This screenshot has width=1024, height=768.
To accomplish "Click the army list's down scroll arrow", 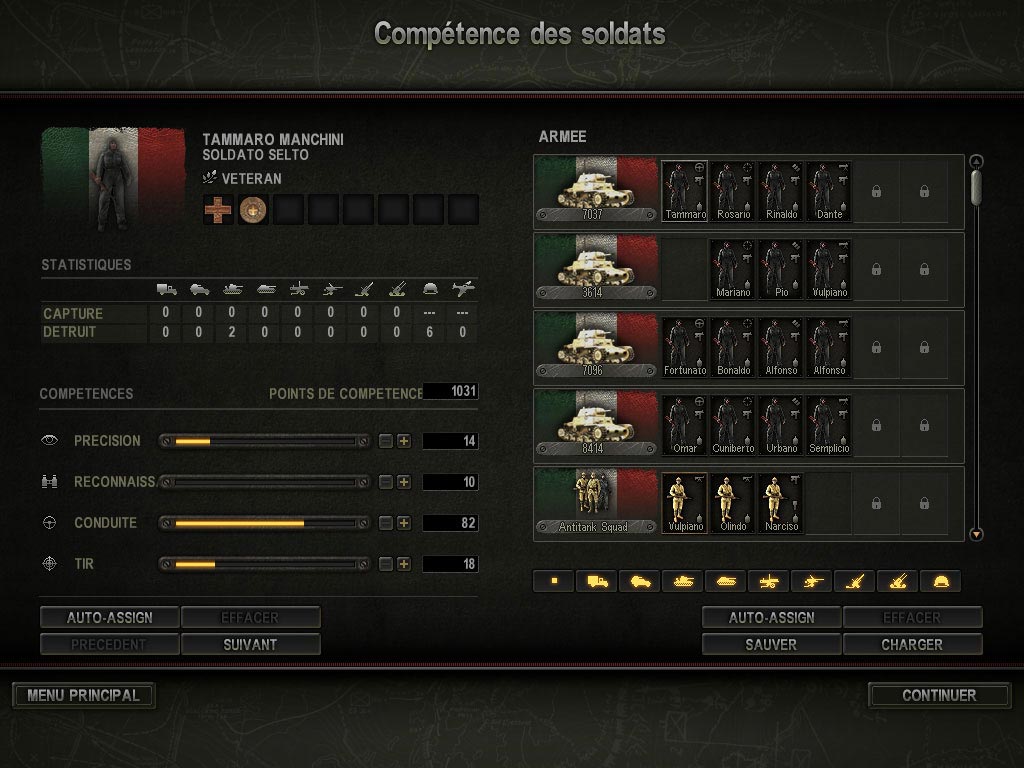I will 977,535.
